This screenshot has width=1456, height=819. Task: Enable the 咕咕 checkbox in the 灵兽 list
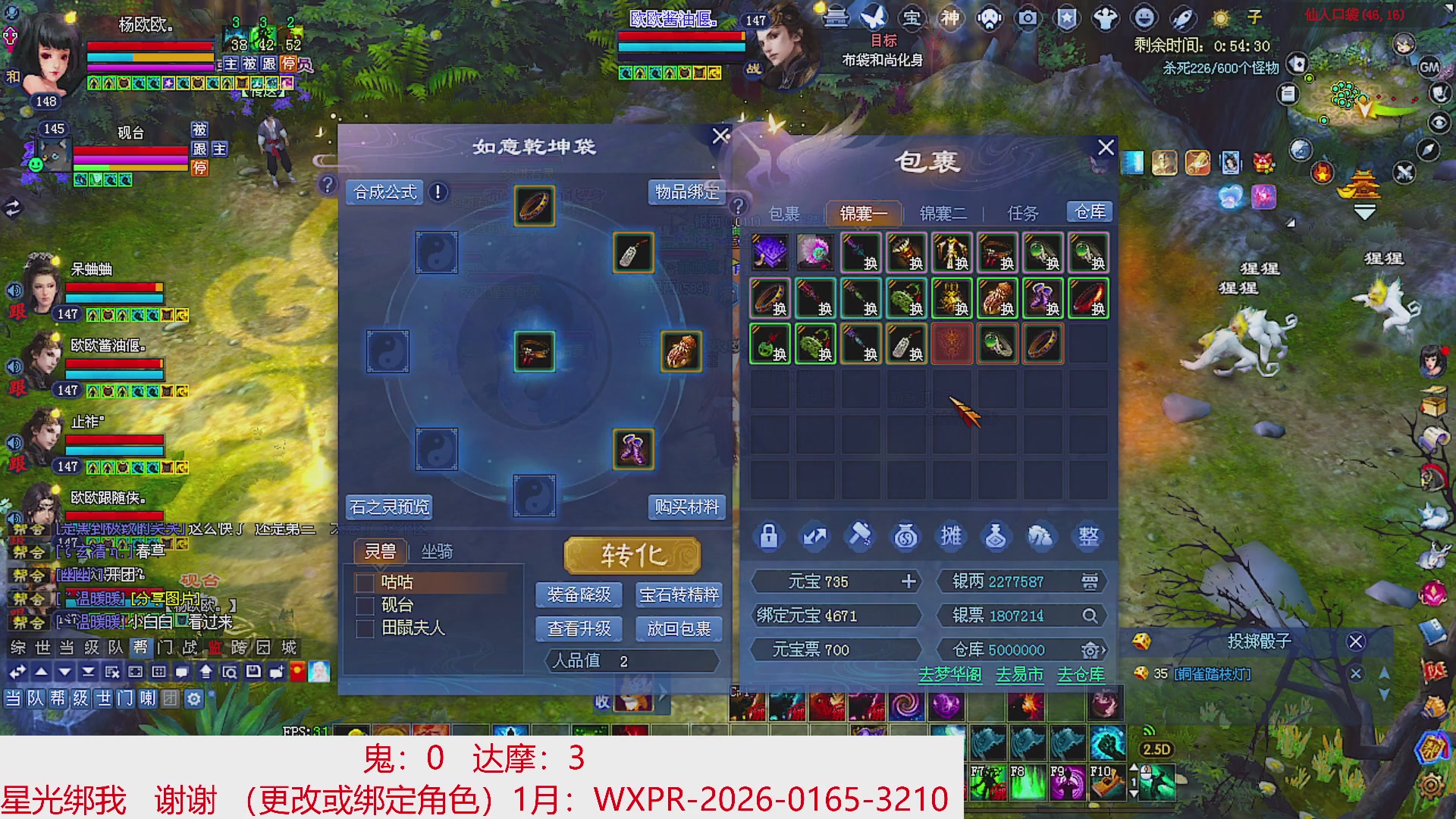coord(363,583)
